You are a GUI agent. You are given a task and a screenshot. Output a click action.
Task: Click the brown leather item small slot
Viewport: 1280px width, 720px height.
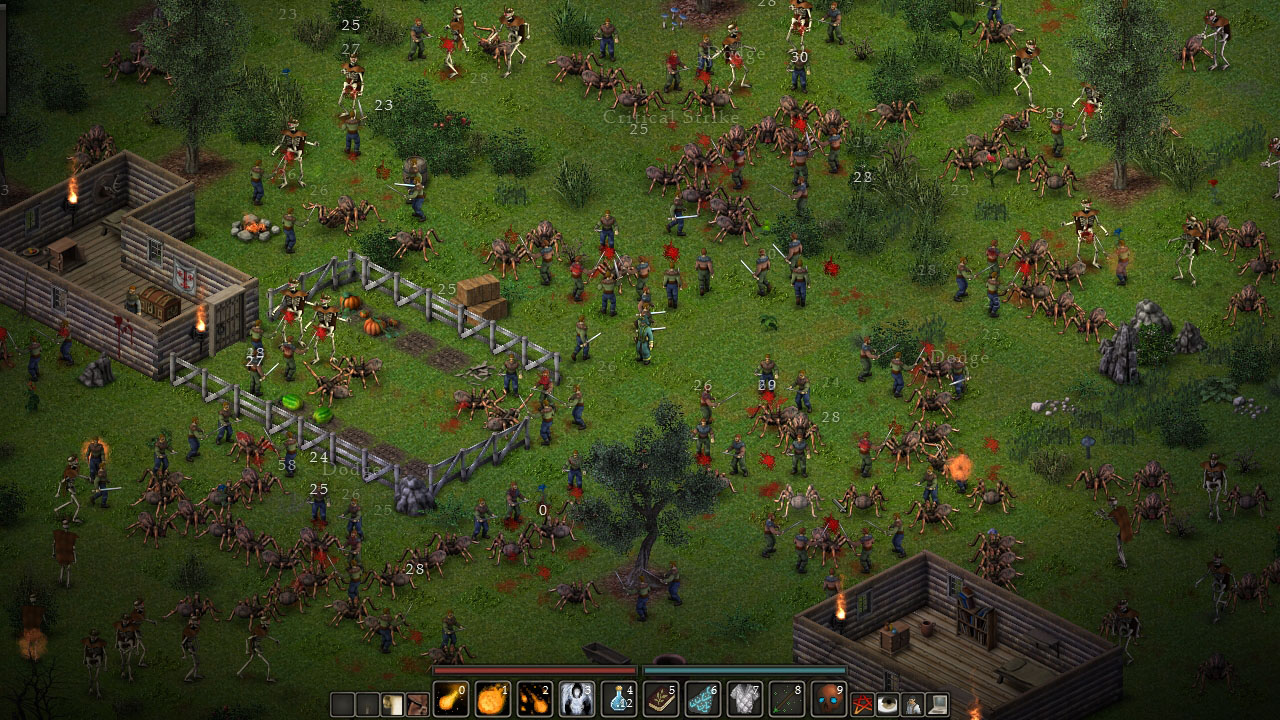(417, 704)
